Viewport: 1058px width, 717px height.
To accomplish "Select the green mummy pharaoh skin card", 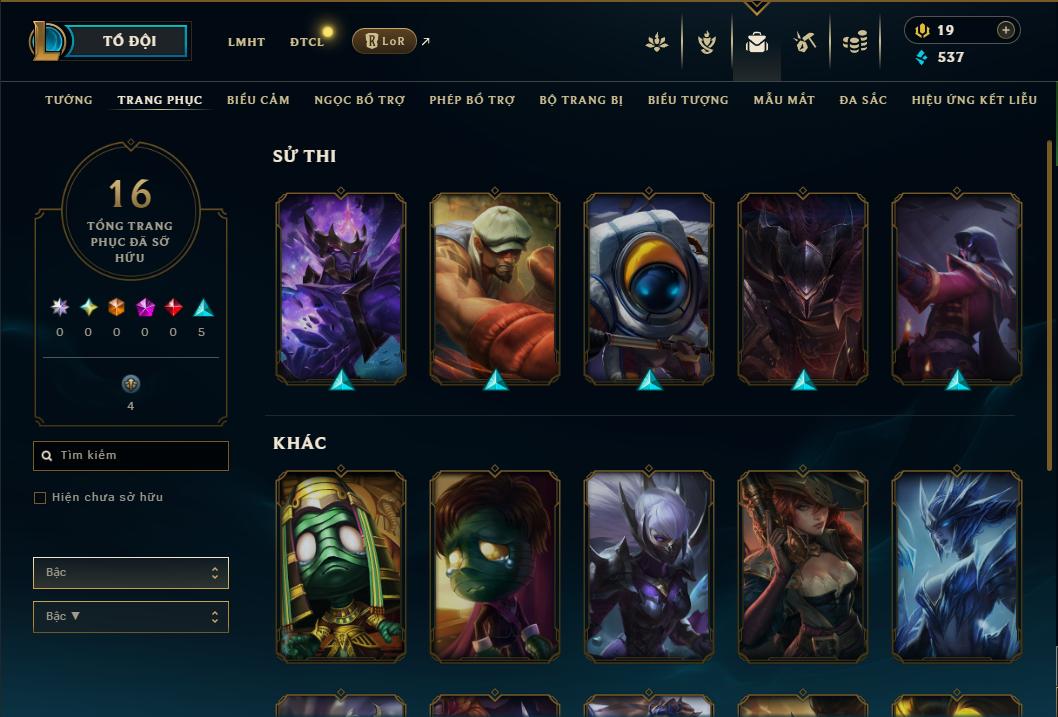I will pyautogui.click(x=341, y=566).
